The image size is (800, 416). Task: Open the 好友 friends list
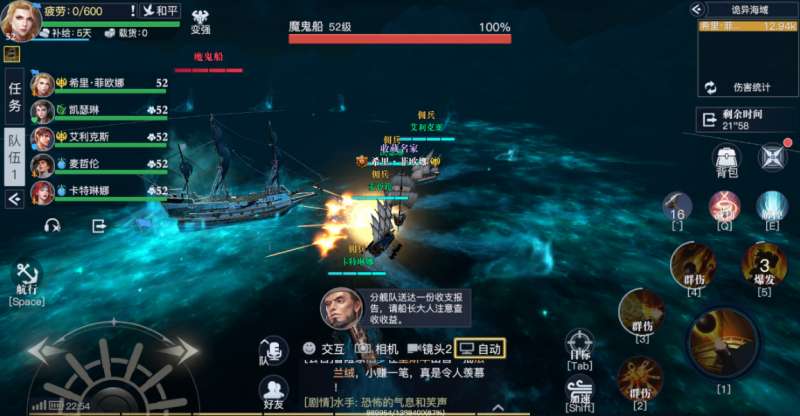point(273,393)
